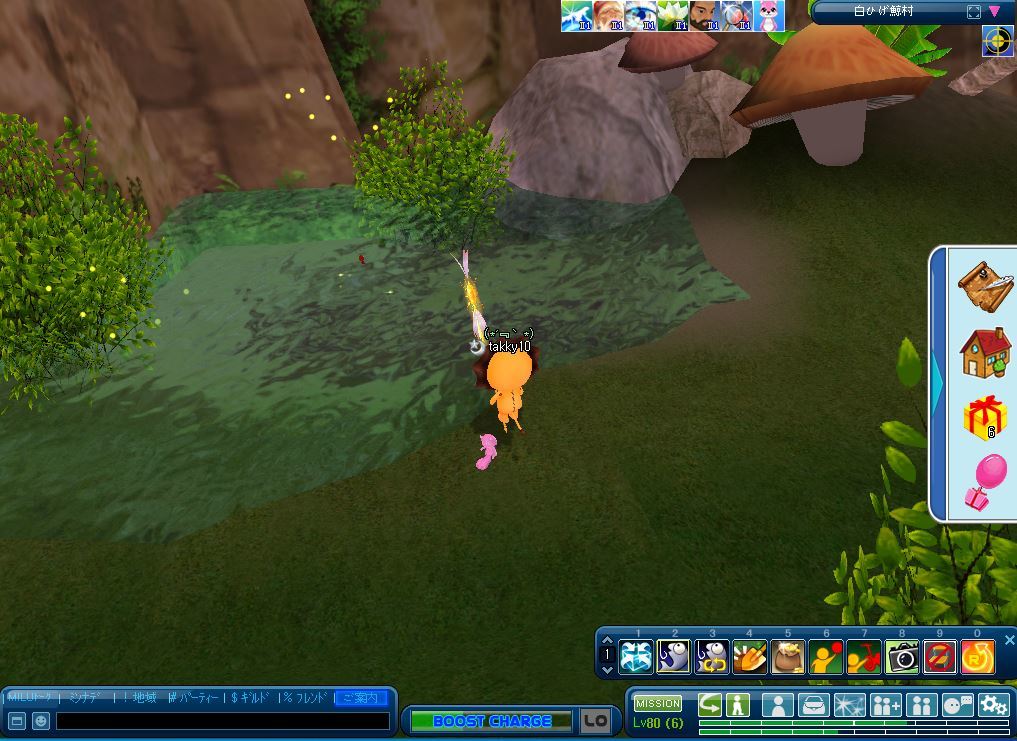Open the inventory bag menu
Screen dimensions: 1017x741
814,704
